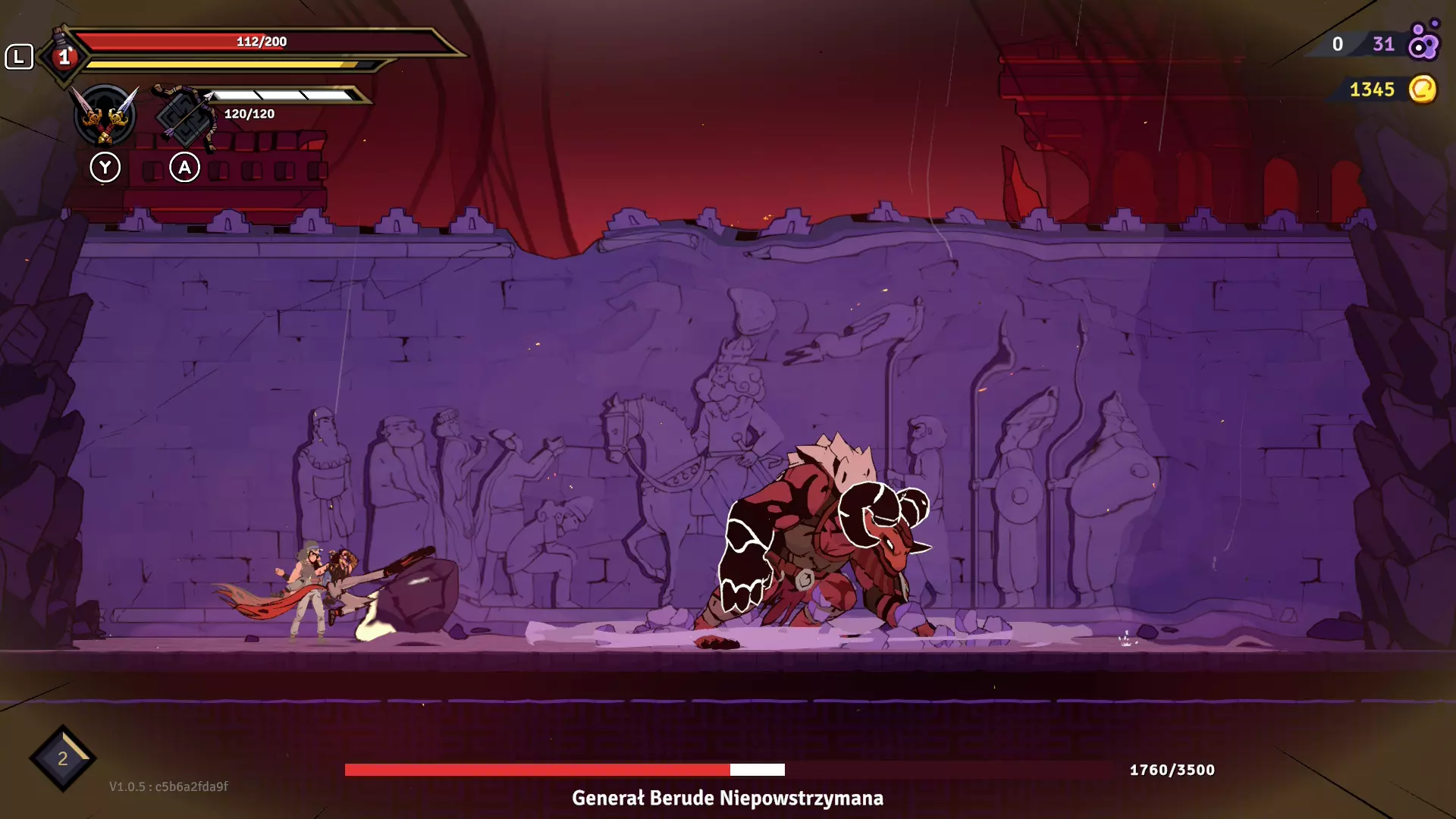Click the gold coin currency icon
The image size is (1456, 819).
[1423, 89]
